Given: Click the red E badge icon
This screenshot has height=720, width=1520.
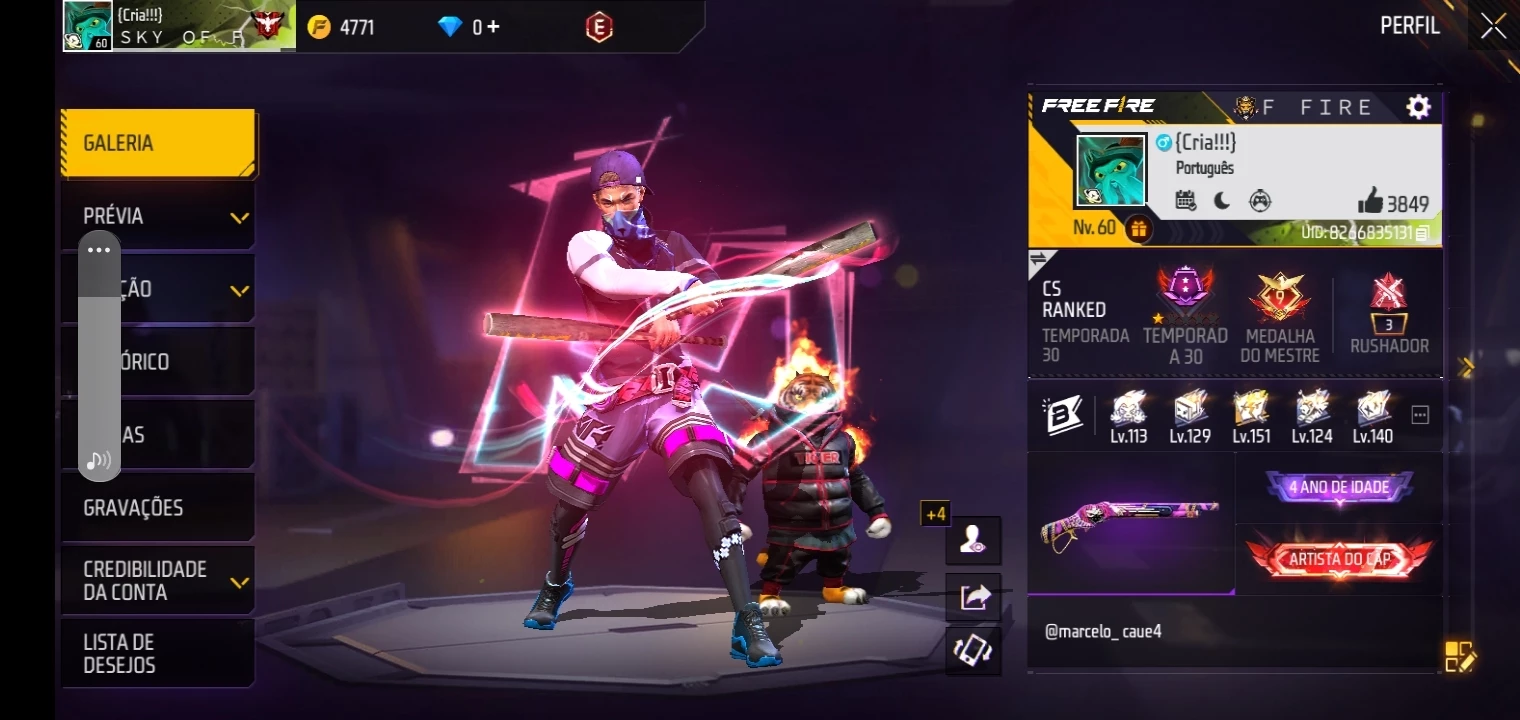Looking at the screenshot, I should 598,28.
